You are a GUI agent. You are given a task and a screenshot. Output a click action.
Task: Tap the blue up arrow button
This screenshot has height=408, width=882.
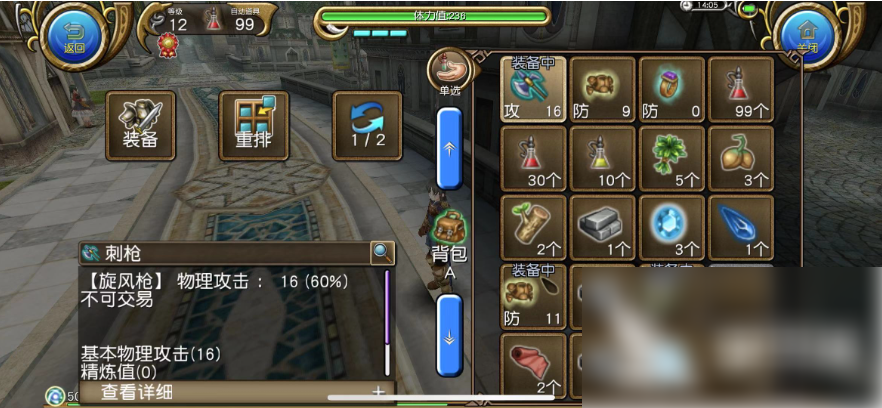(x=450, y=147)
